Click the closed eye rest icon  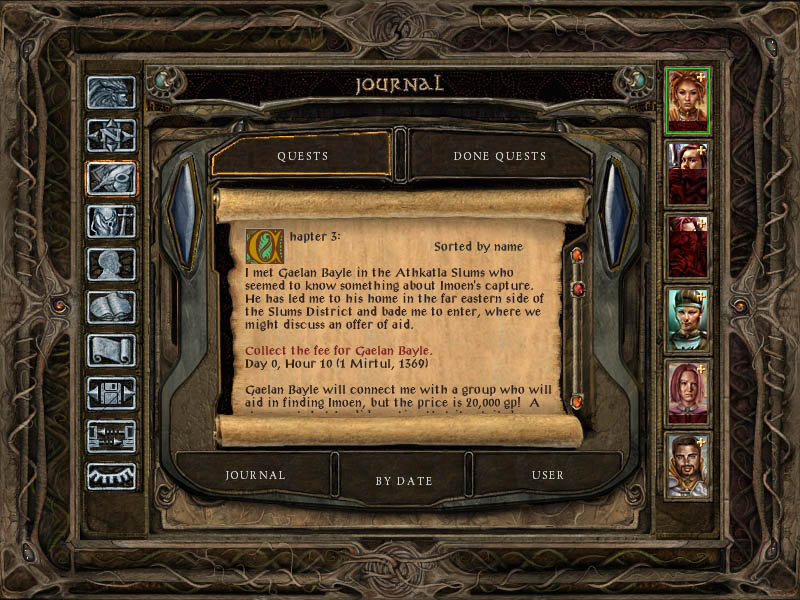point(111,476)
